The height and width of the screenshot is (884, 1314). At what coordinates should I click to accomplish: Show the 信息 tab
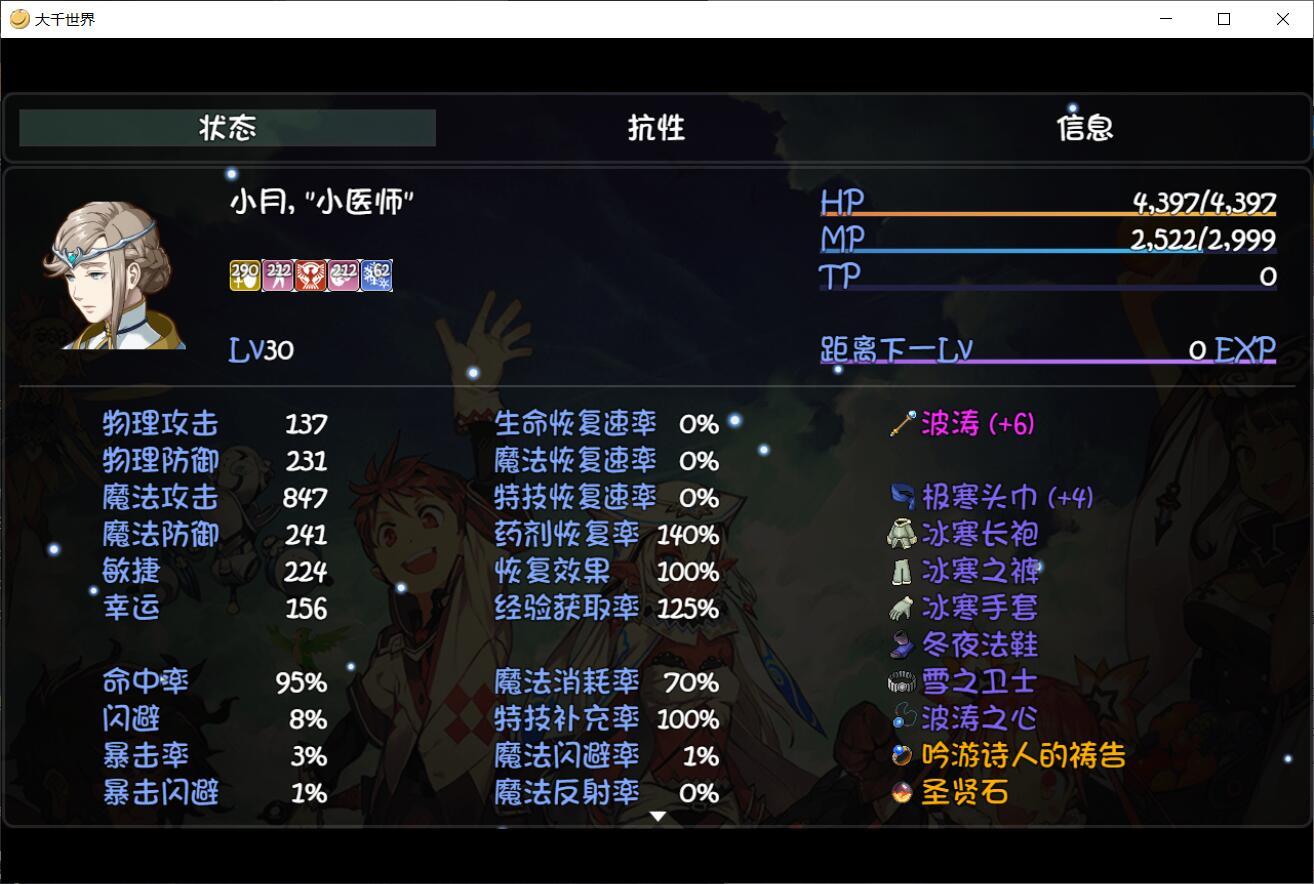pos(1085,128)
